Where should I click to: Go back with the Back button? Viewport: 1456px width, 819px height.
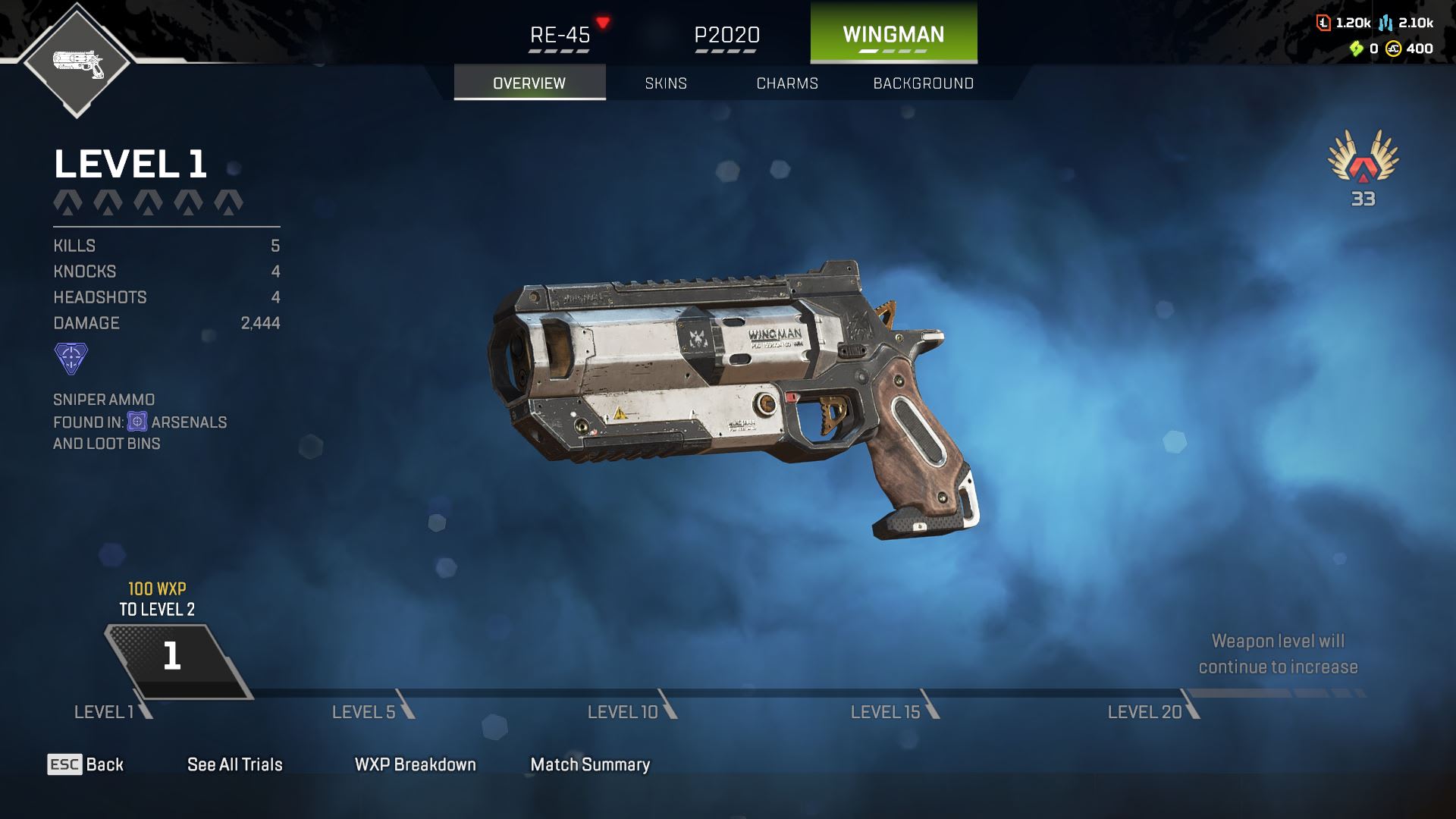coord(86,764)
